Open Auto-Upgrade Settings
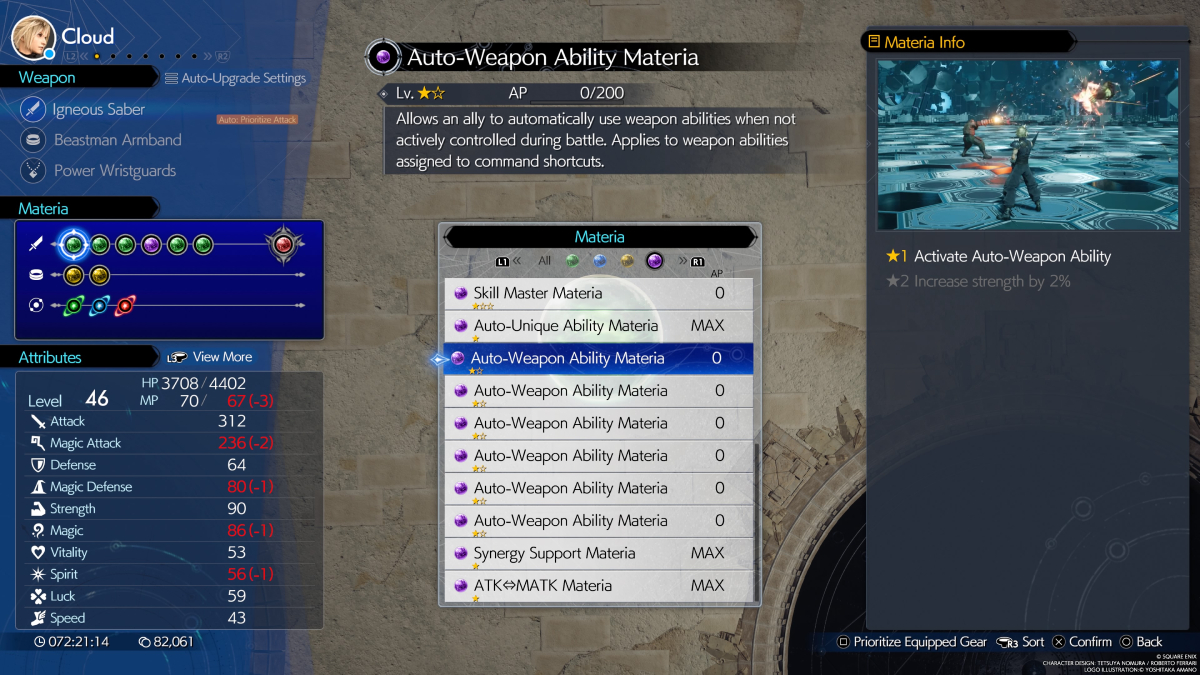1200x675 pixels. 235,78
